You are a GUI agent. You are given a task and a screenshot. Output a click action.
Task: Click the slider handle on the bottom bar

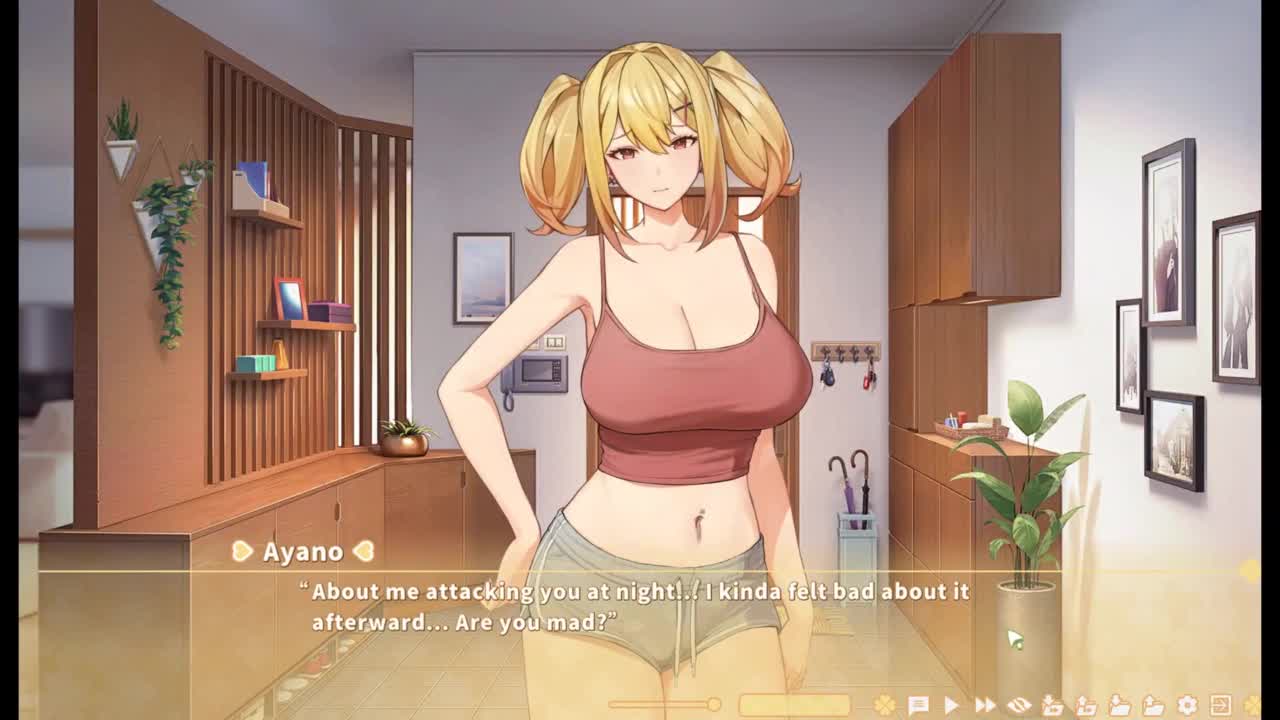pyautogui.click(x=714, y=705)
